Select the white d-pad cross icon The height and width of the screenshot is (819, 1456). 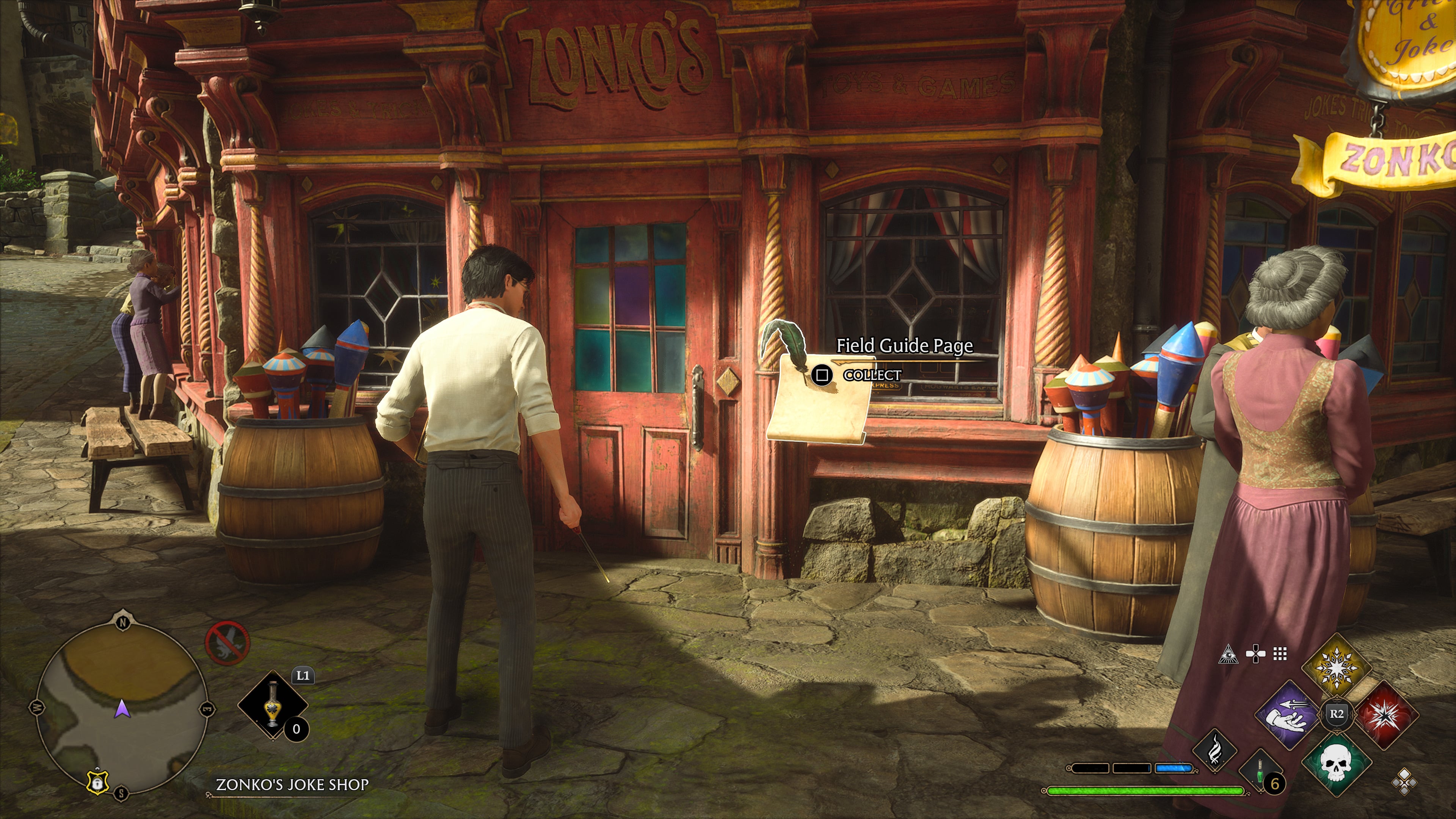pyautogui.click(x=1255, y=654)
